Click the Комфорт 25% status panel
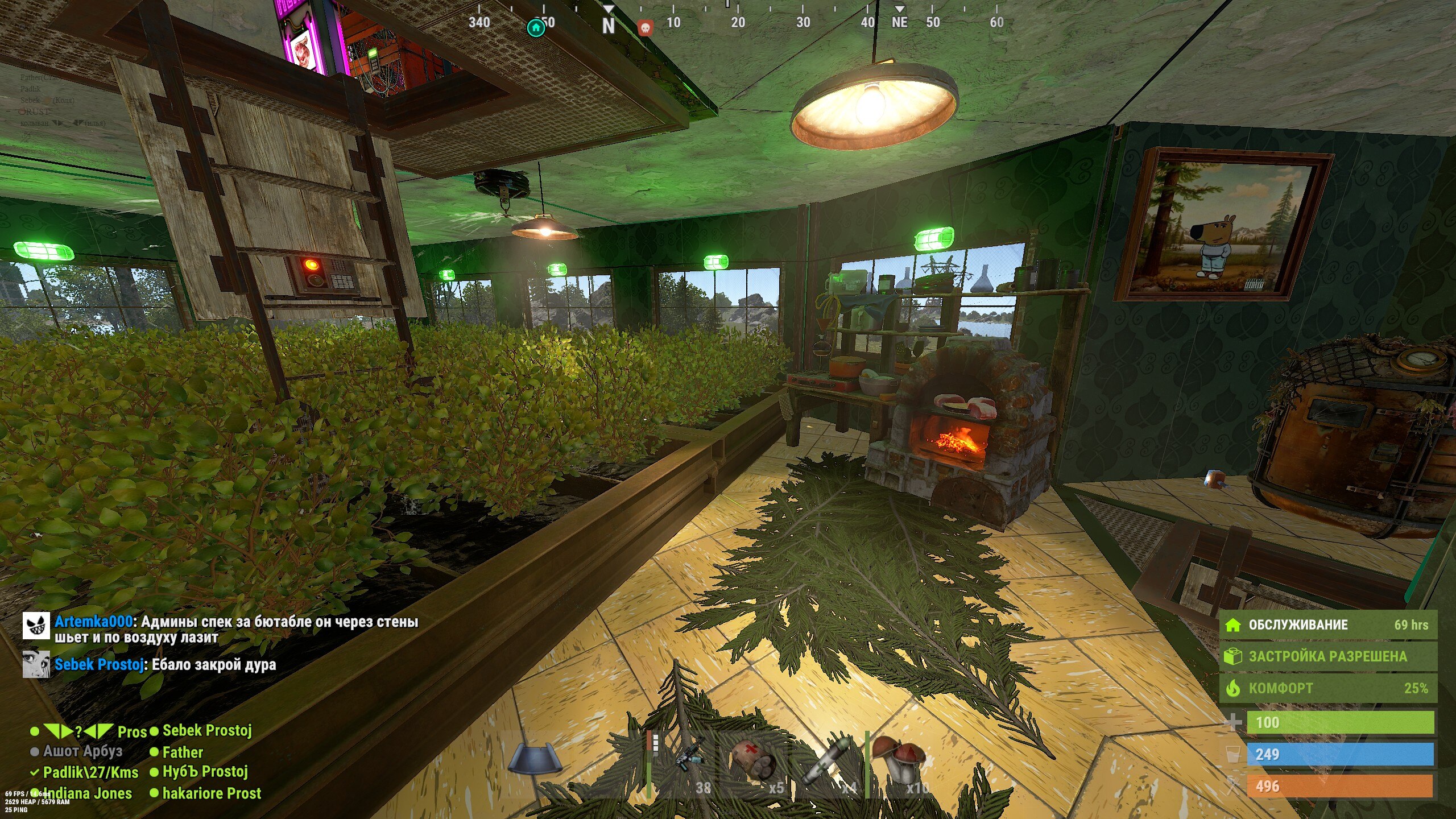 1327,688
